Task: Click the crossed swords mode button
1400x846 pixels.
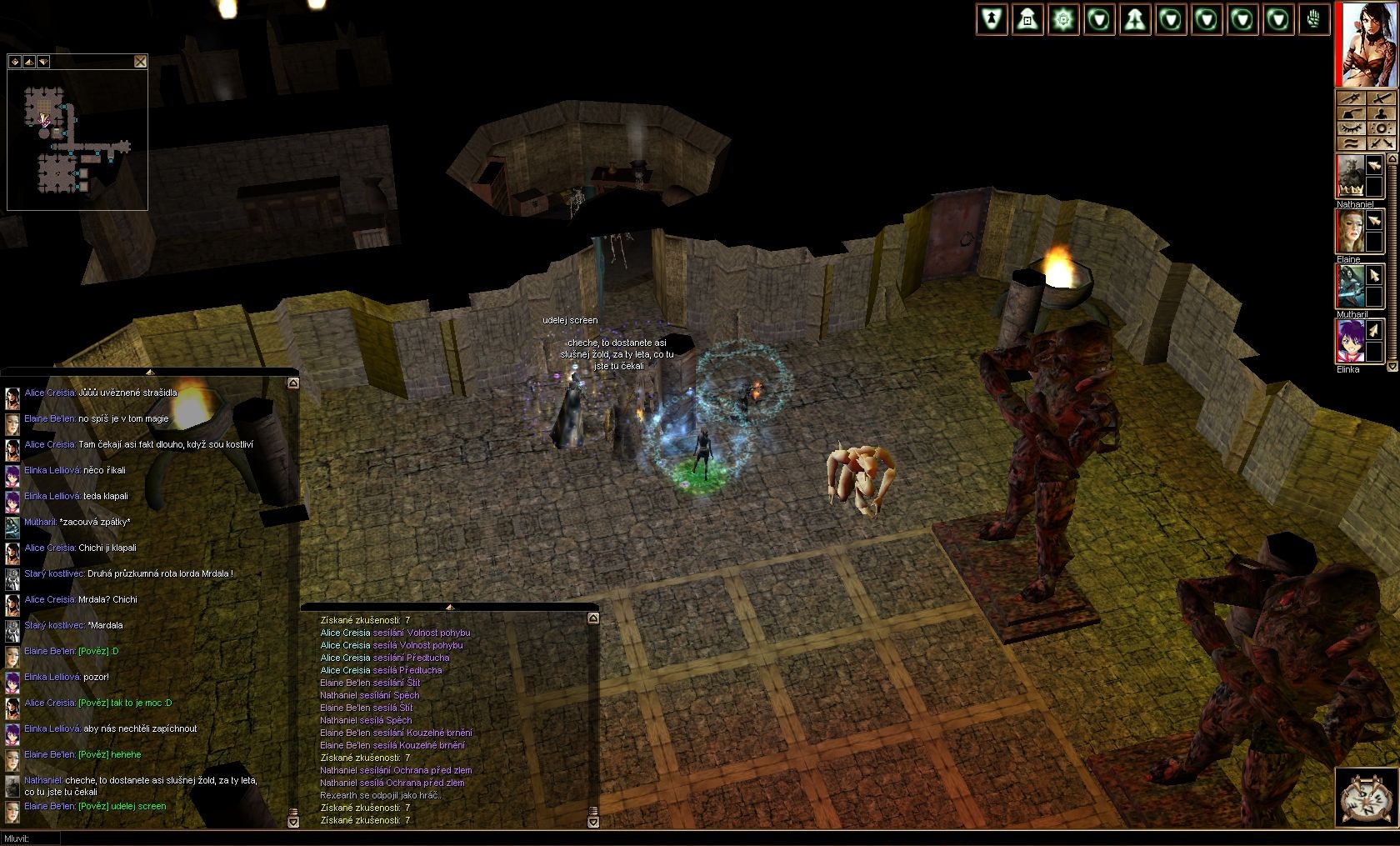Action: pyautogui.click(x=1381, y=143)
